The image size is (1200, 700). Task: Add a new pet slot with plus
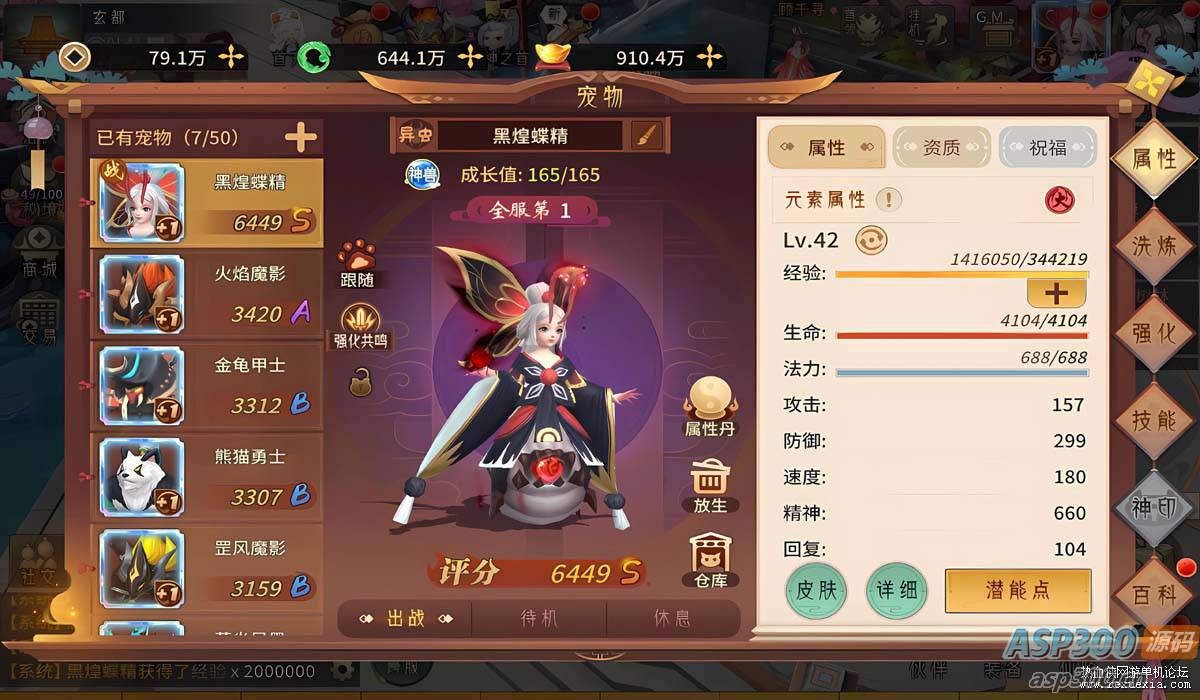click(300, 137)
